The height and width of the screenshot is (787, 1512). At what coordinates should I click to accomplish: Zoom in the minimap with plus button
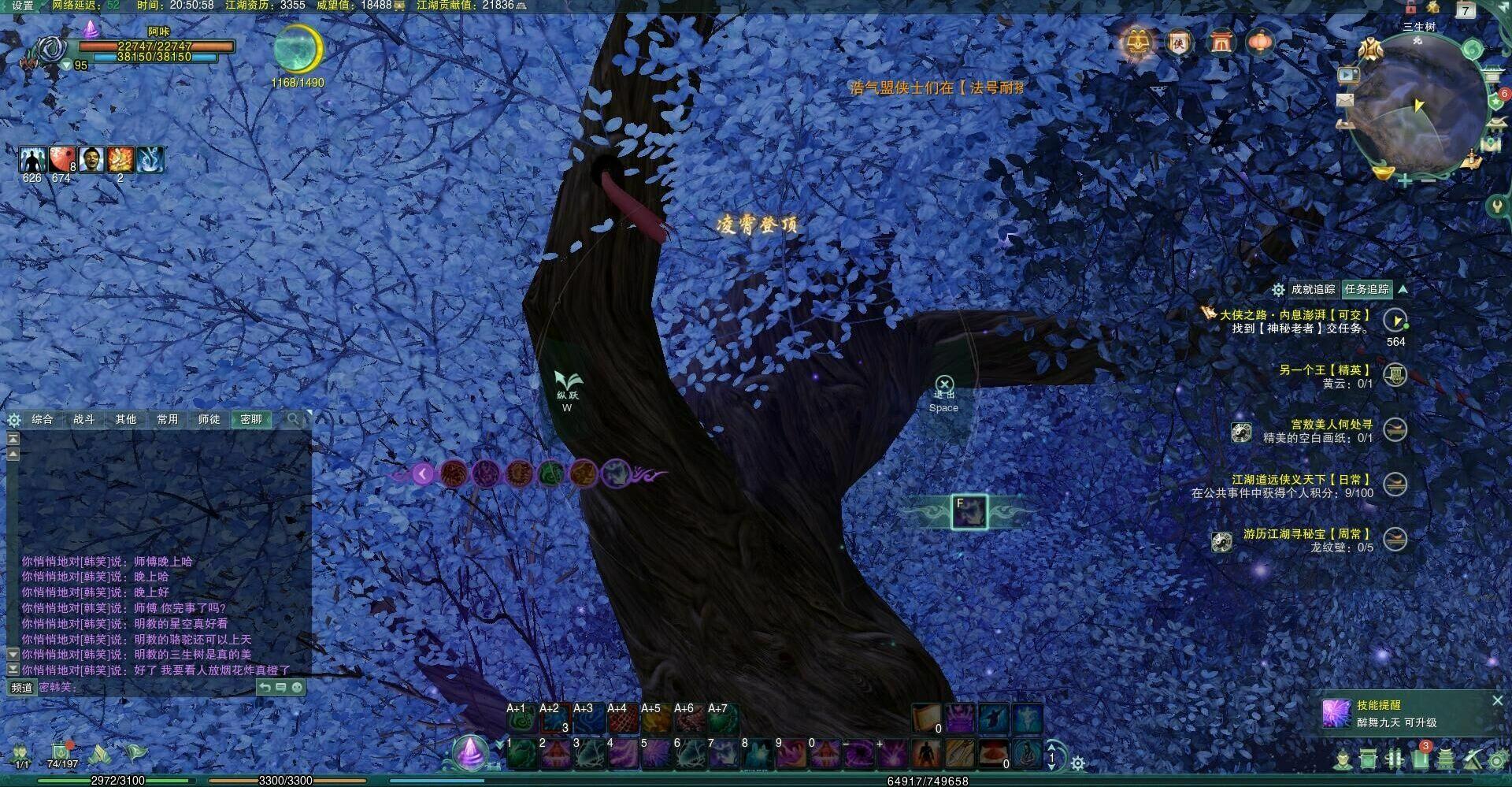(1404, 181)
